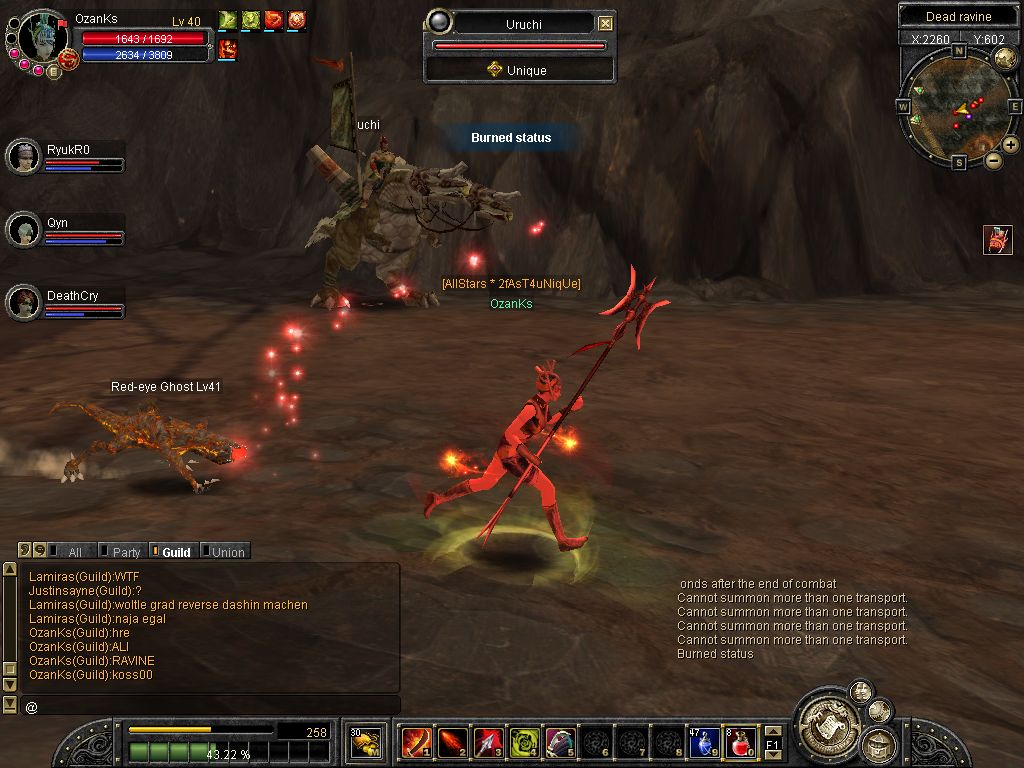1024x768 pixels.
Task: Activate the flaming blade skill in slot 1
Action: pos(416,742)
